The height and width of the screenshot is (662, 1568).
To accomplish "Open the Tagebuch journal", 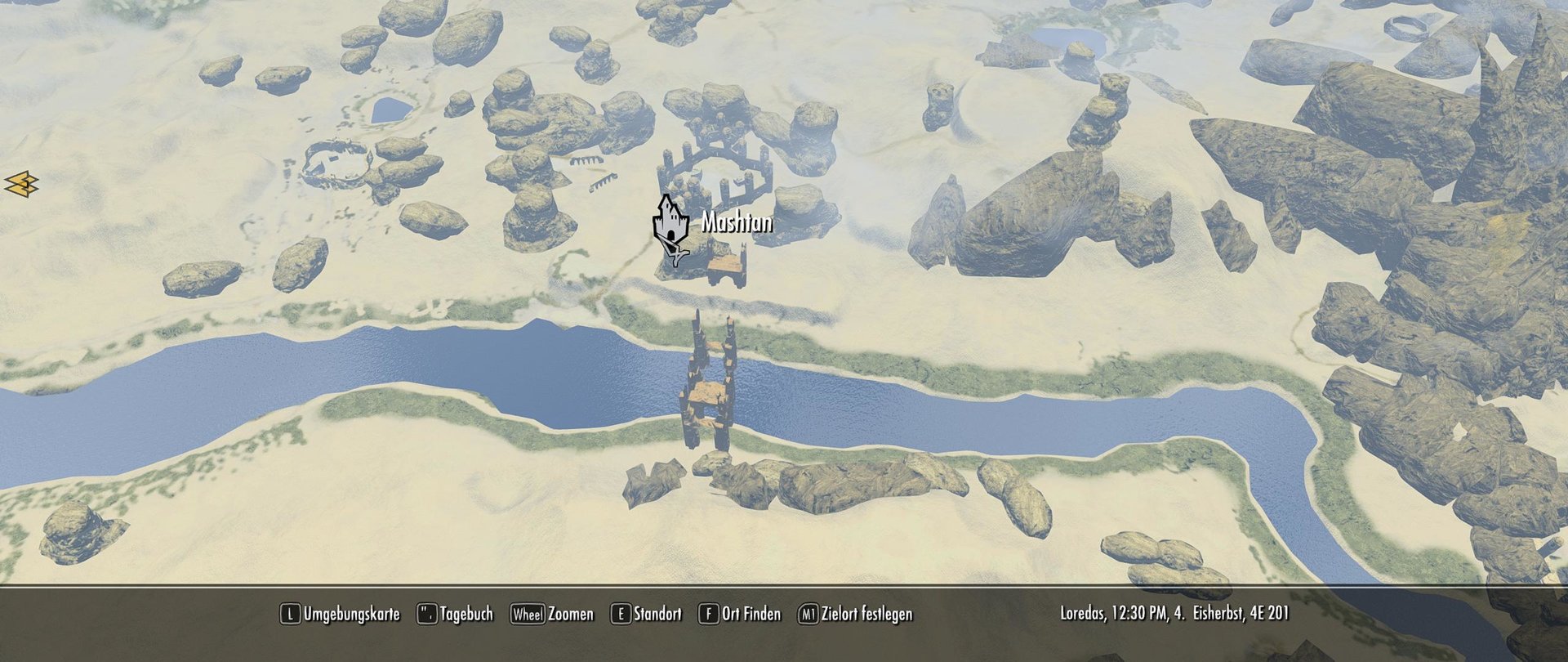I will tap(456, 614).
